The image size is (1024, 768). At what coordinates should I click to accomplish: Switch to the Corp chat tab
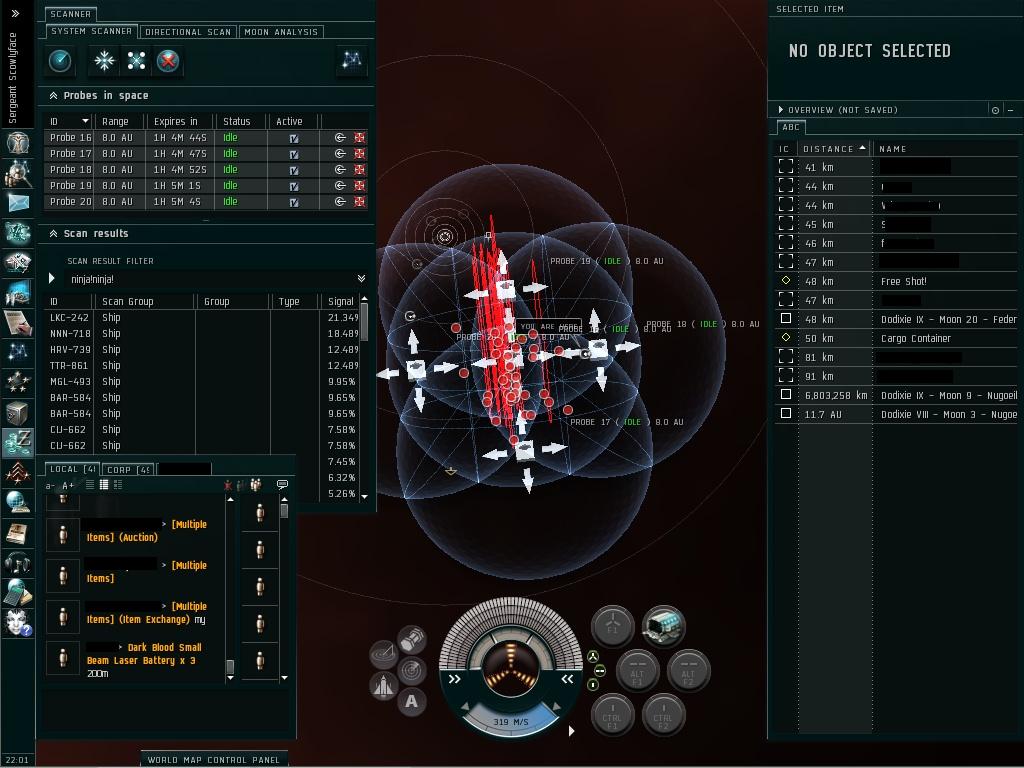(x=129, y=469)
